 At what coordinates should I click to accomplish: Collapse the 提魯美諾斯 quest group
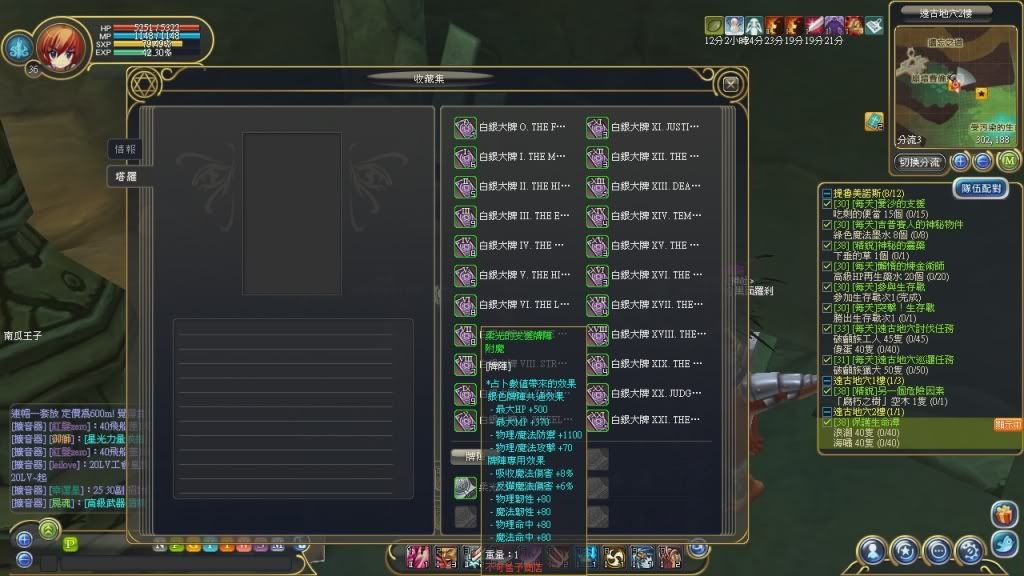(x=826, y=193)
